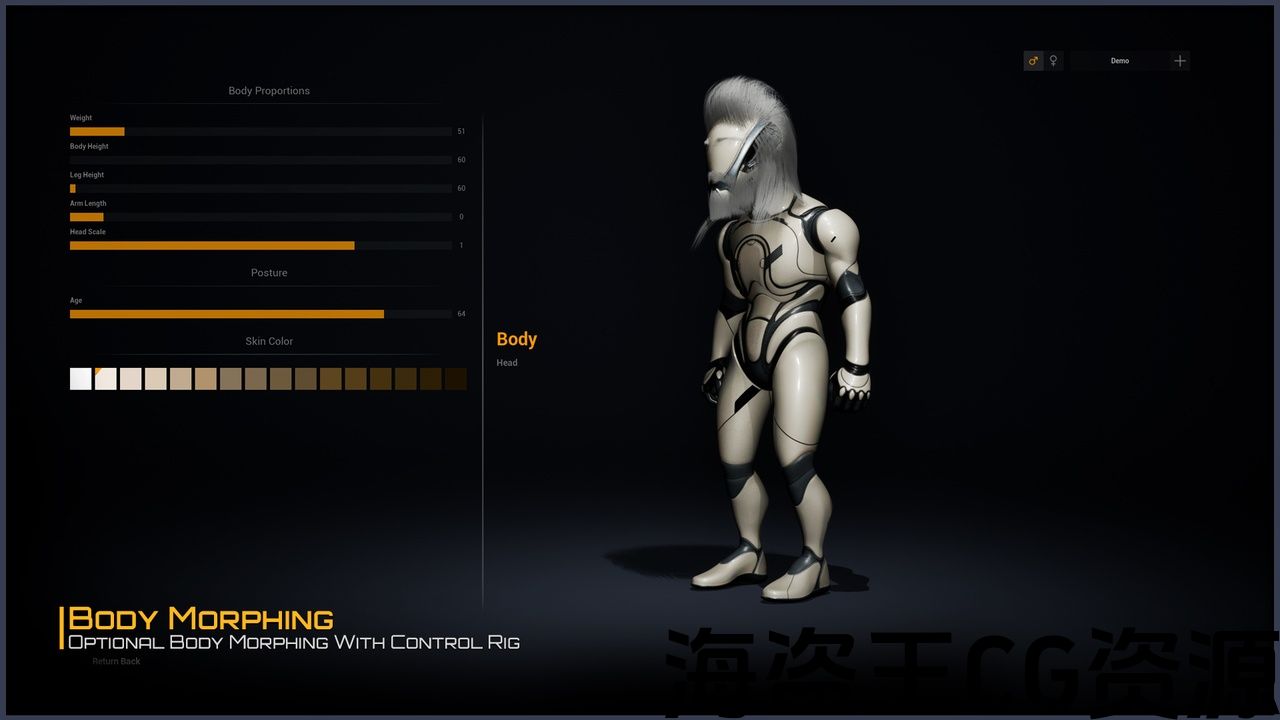Click the plus button beside Demo

pyautogui.click(x=1180, y=61)
